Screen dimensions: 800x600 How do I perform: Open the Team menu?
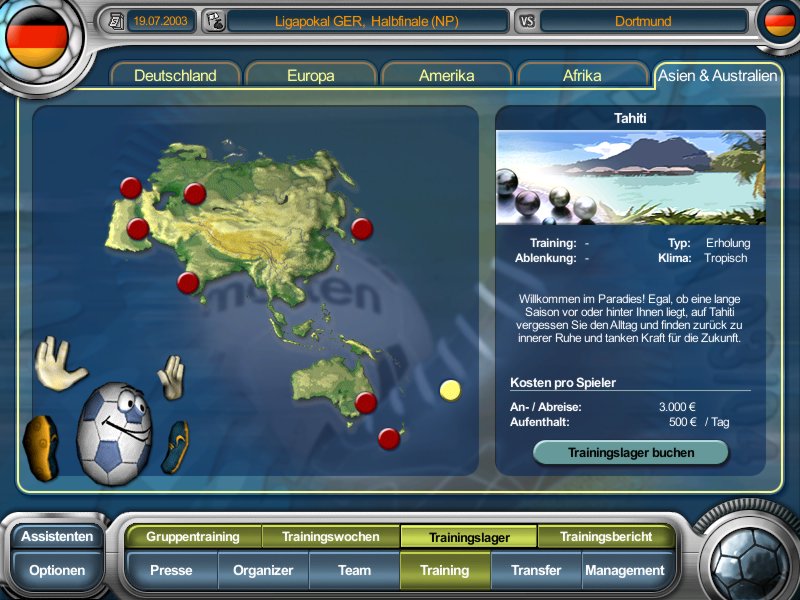354,571
